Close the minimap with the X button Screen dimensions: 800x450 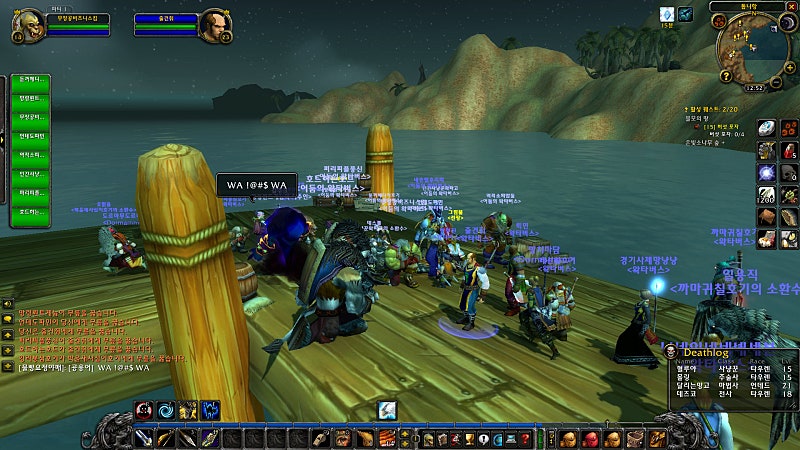(x=789, y=7)
